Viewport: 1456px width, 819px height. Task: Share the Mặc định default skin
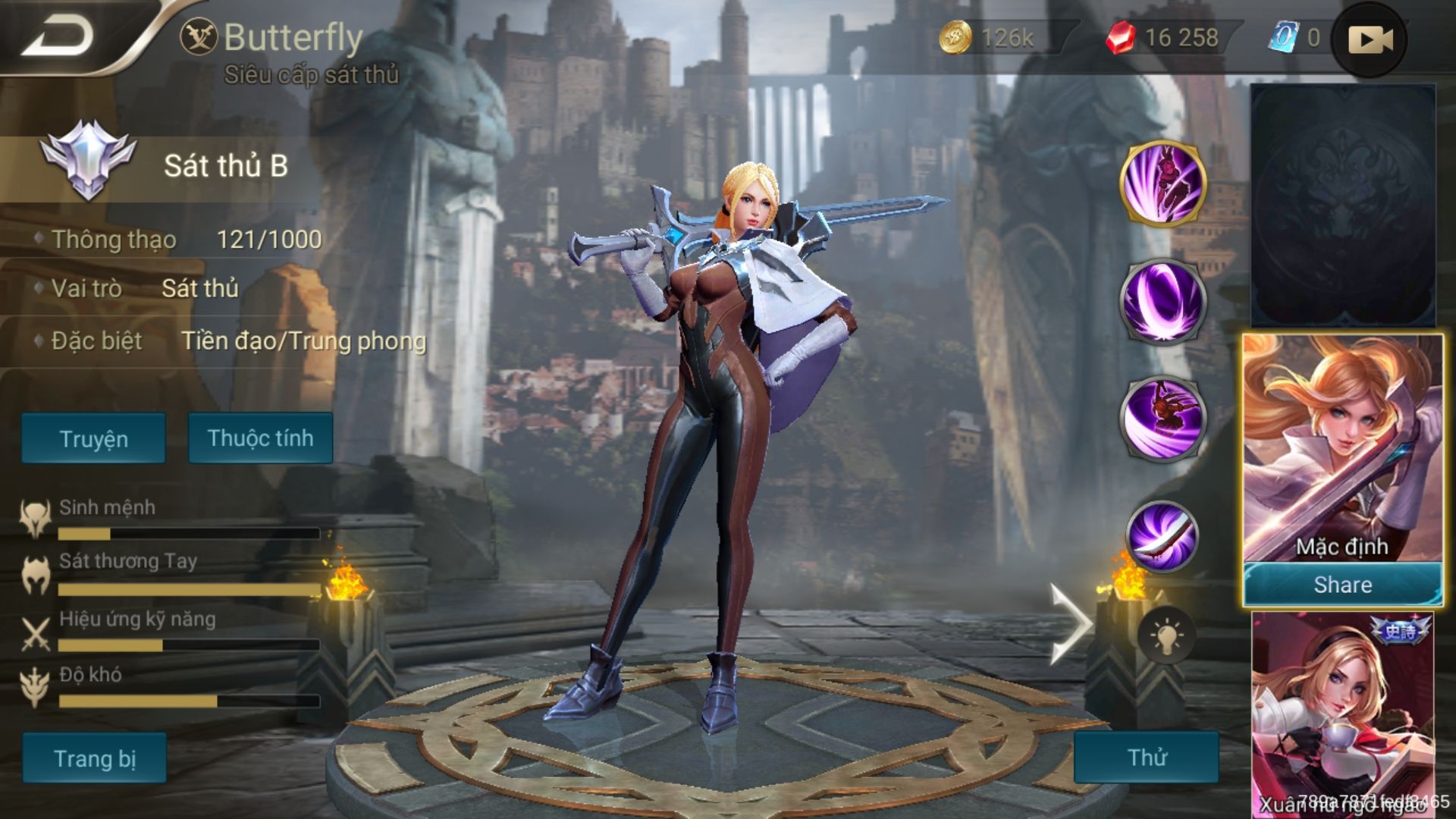click(x=1342, y=585)
